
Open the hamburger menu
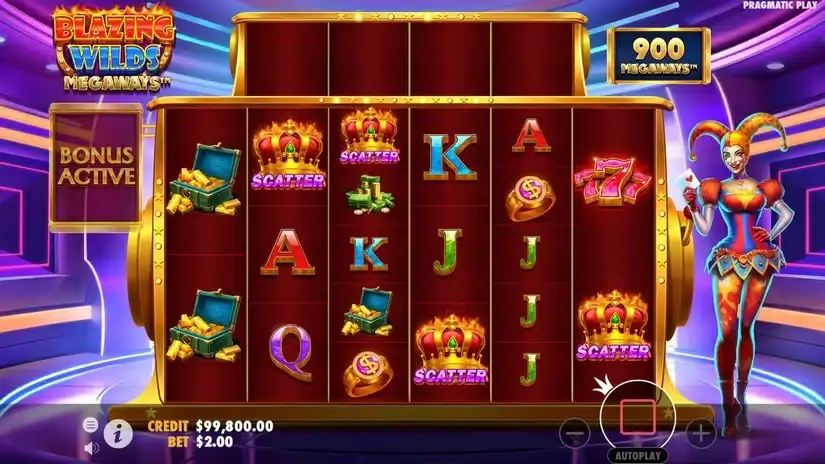(91, 425)
